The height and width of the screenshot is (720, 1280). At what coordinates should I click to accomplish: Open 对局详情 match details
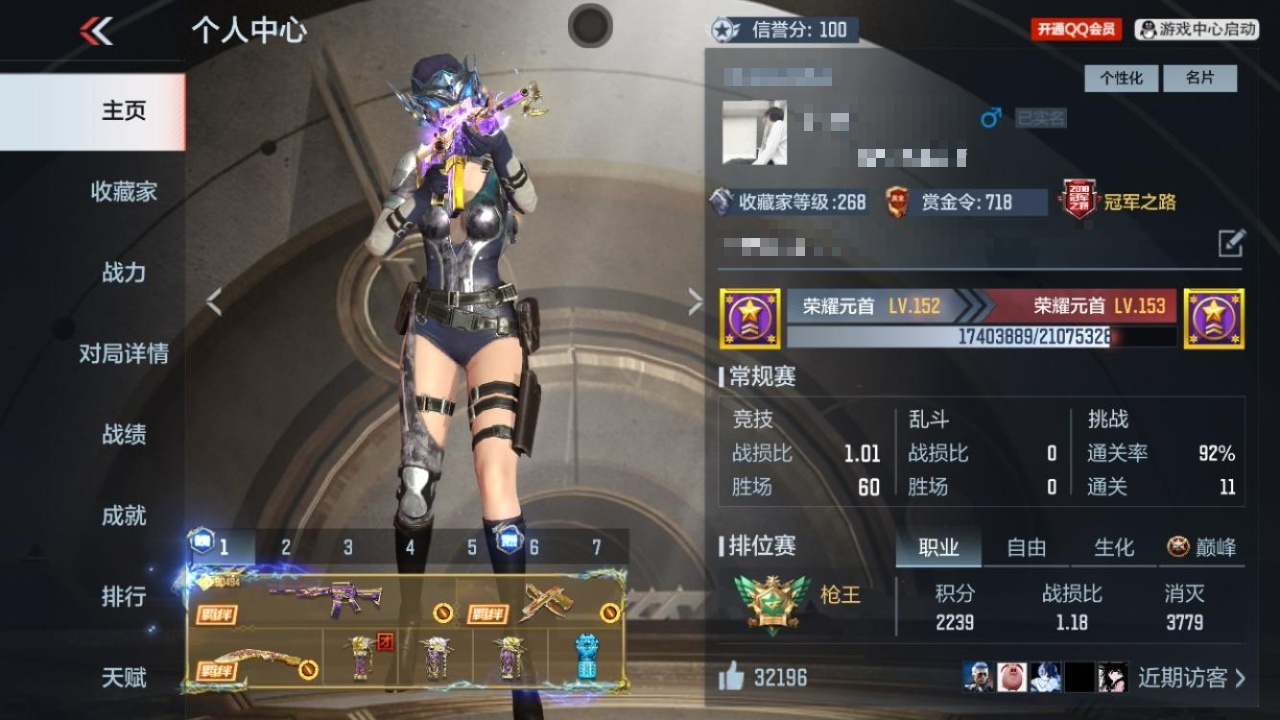pos(124,353)
